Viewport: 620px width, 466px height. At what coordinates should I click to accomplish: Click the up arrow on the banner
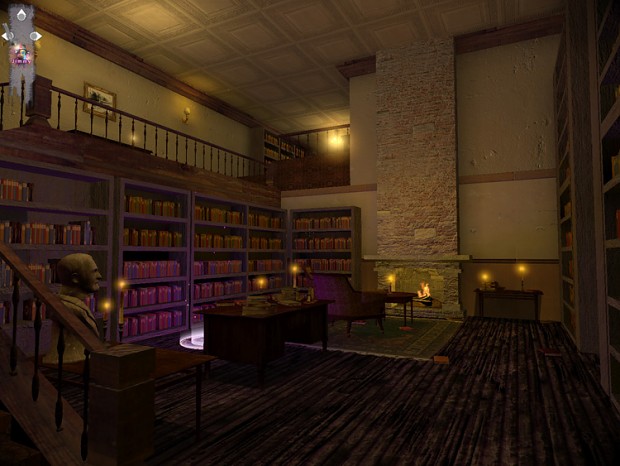coord(21,16)
